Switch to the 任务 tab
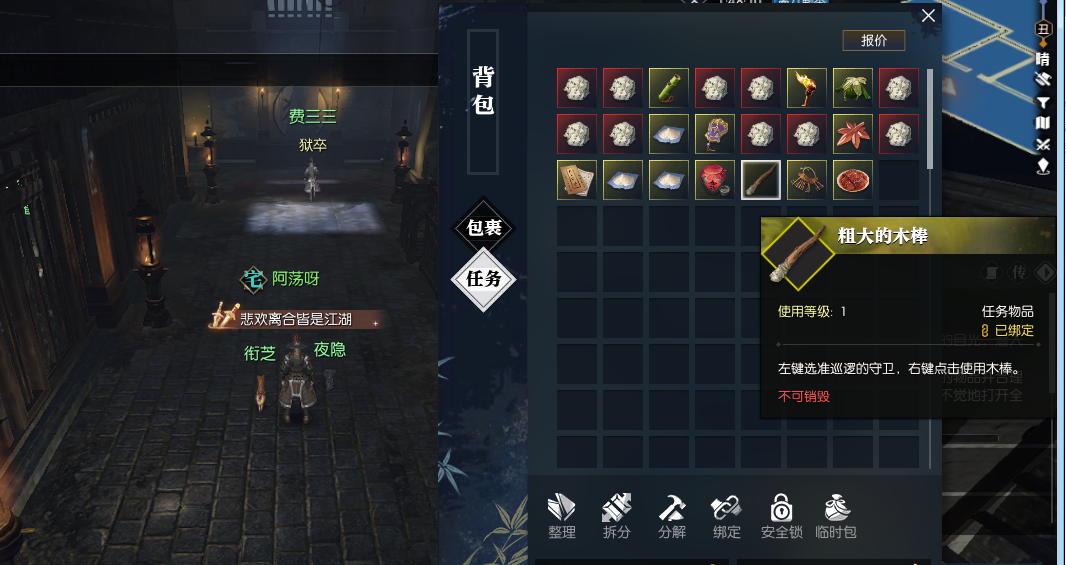This screenshot has height=565, width=1066. tap(484, 279)
